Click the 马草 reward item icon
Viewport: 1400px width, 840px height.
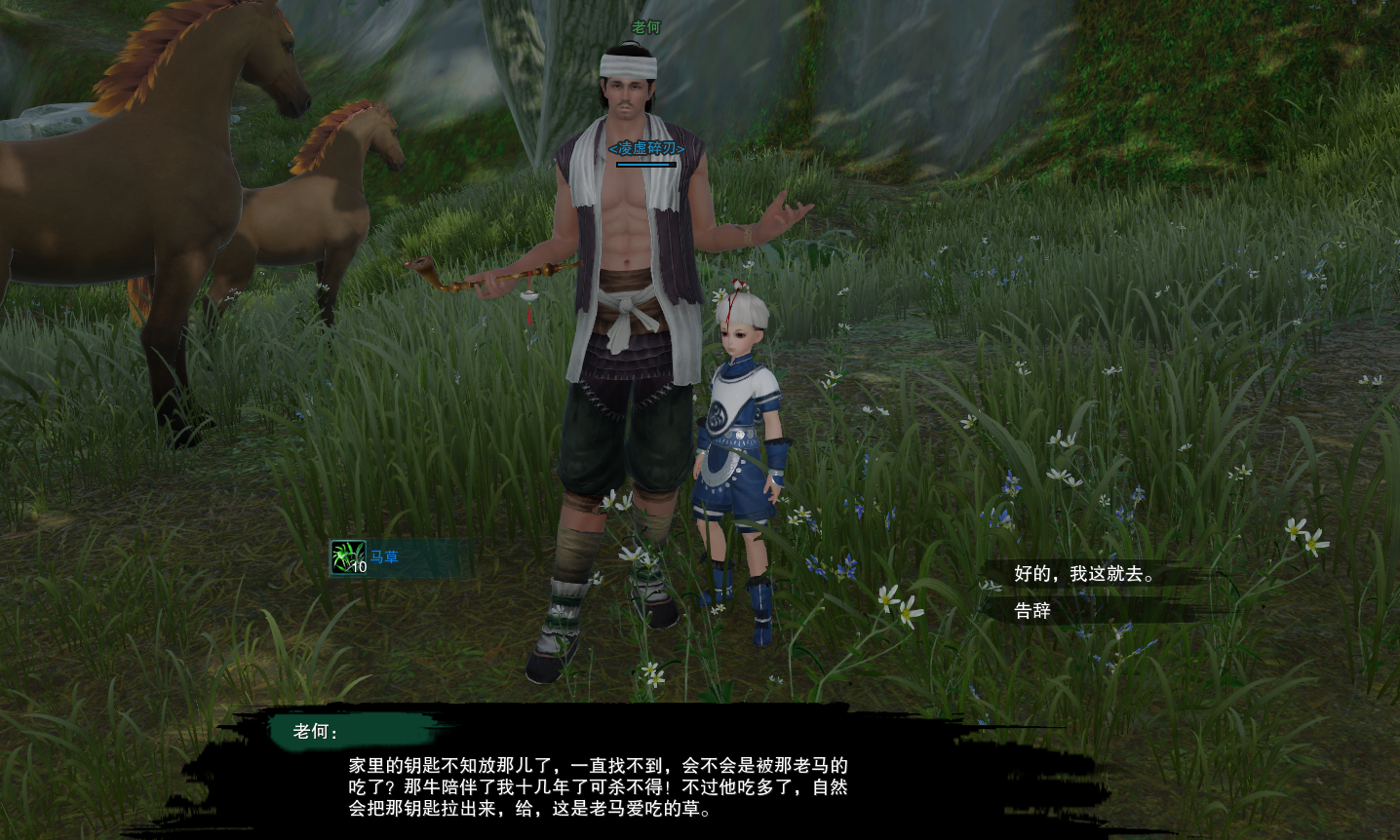[348, 557]
